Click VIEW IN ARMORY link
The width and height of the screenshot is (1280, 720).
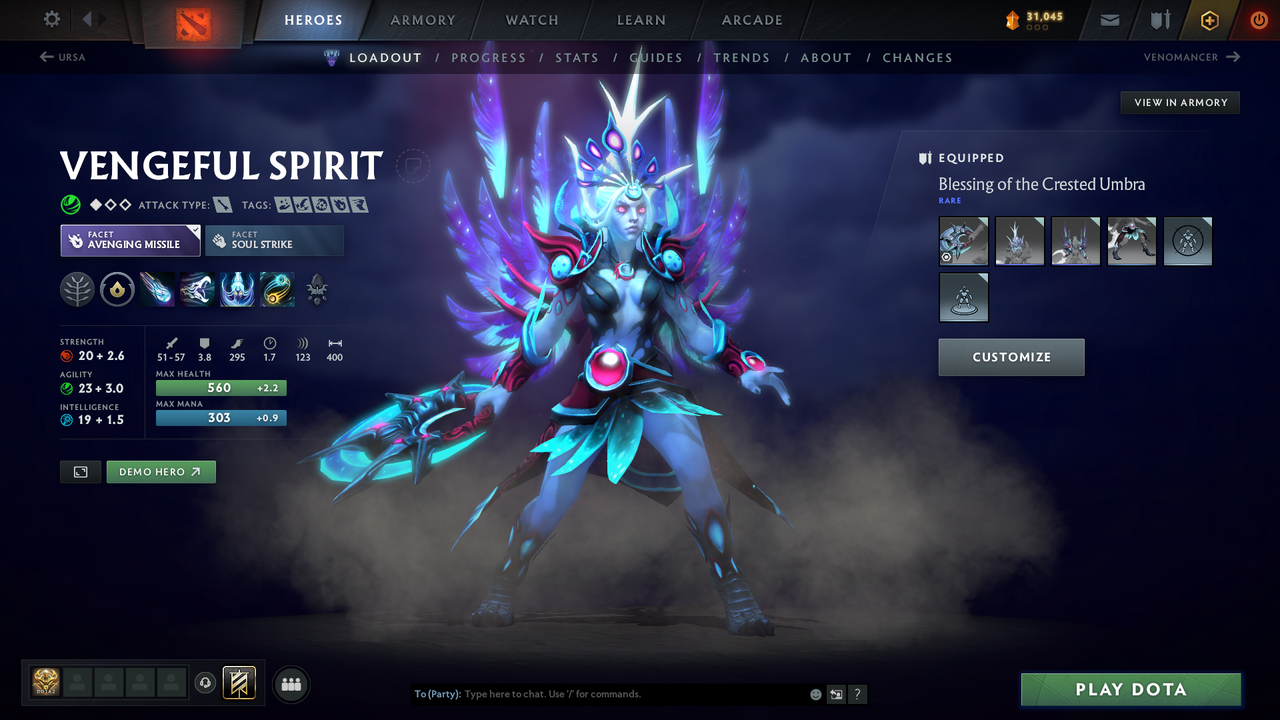point(1179,102)
